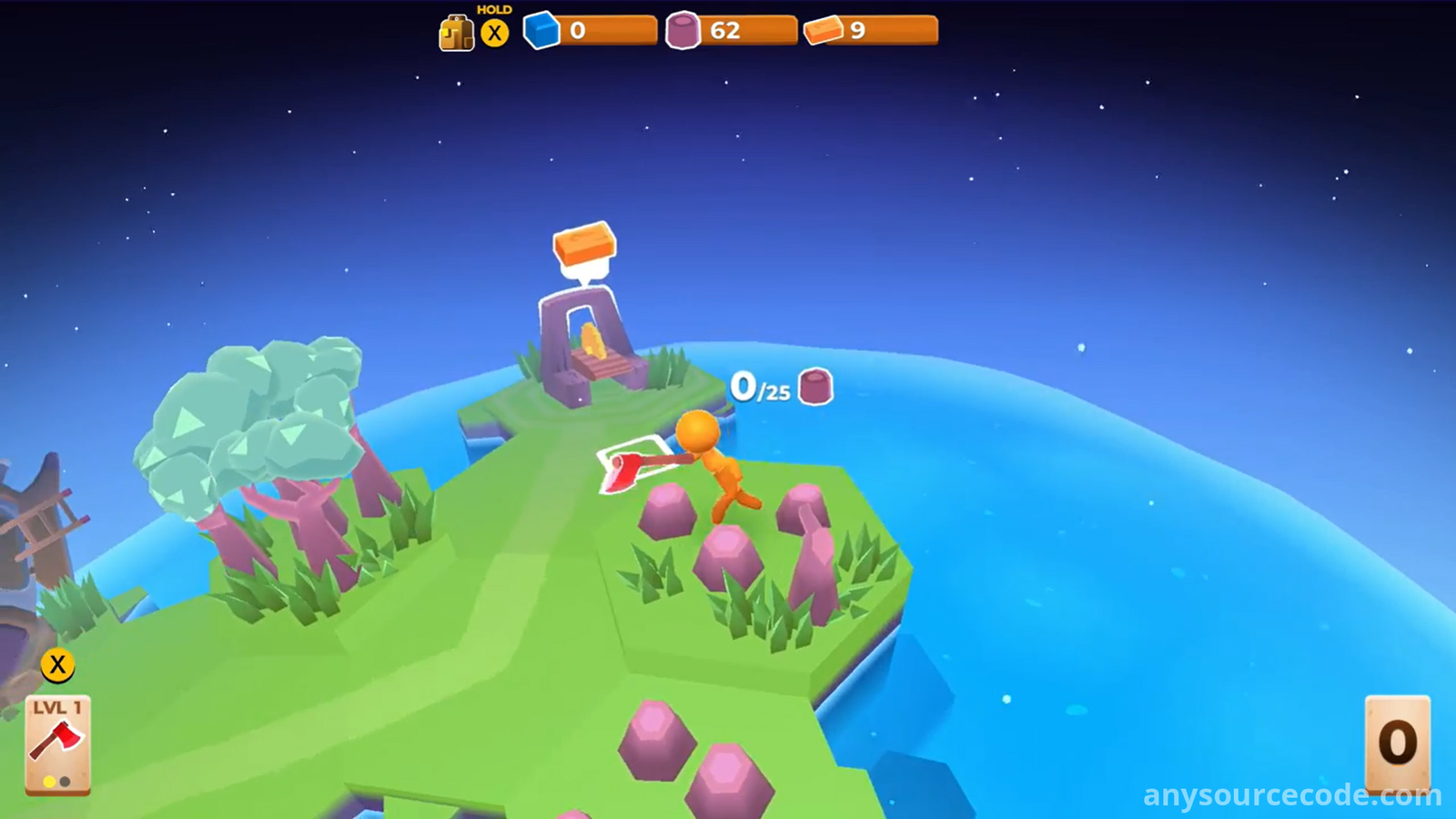Open the backpack inventory icon

(x=456, y=34)
